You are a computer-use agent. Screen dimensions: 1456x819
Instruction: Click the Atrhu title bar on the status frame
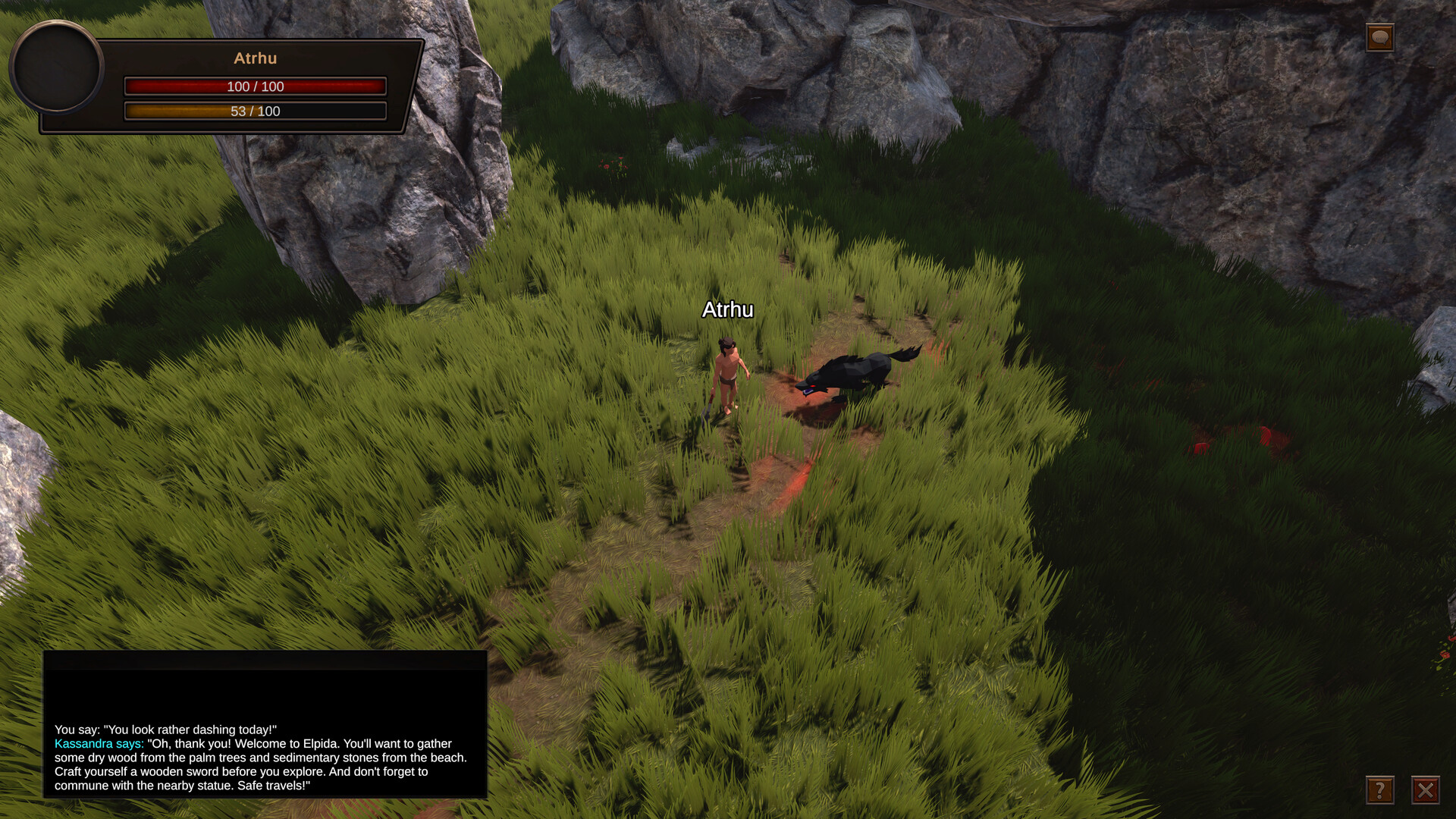[x=255, y=58]
